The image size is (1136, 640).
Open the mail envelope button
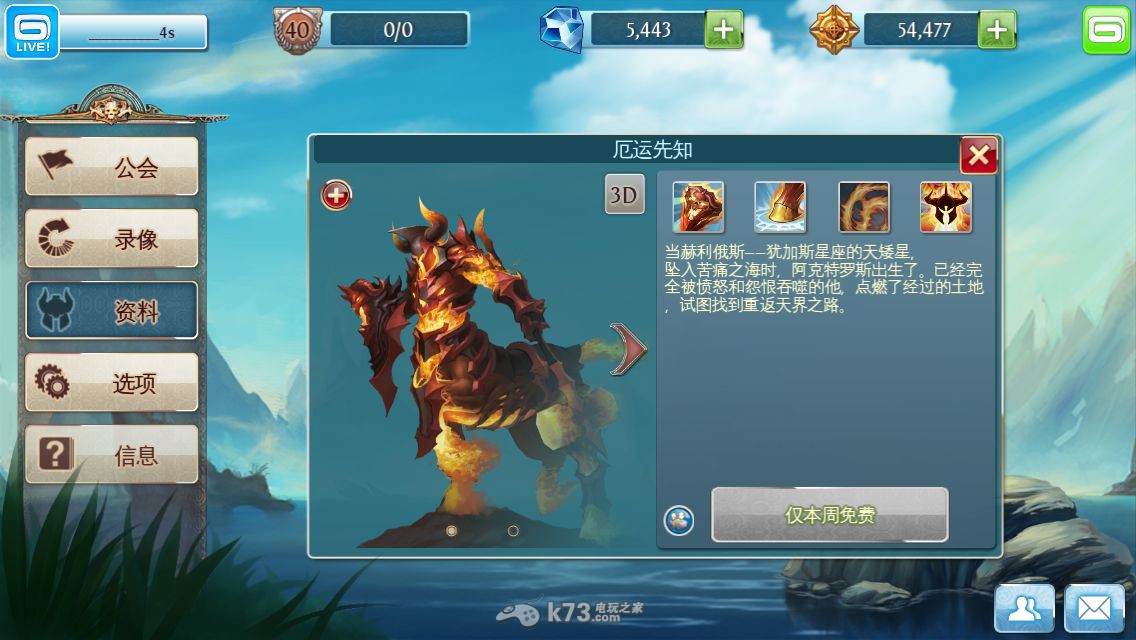(x=1094, y=608)
